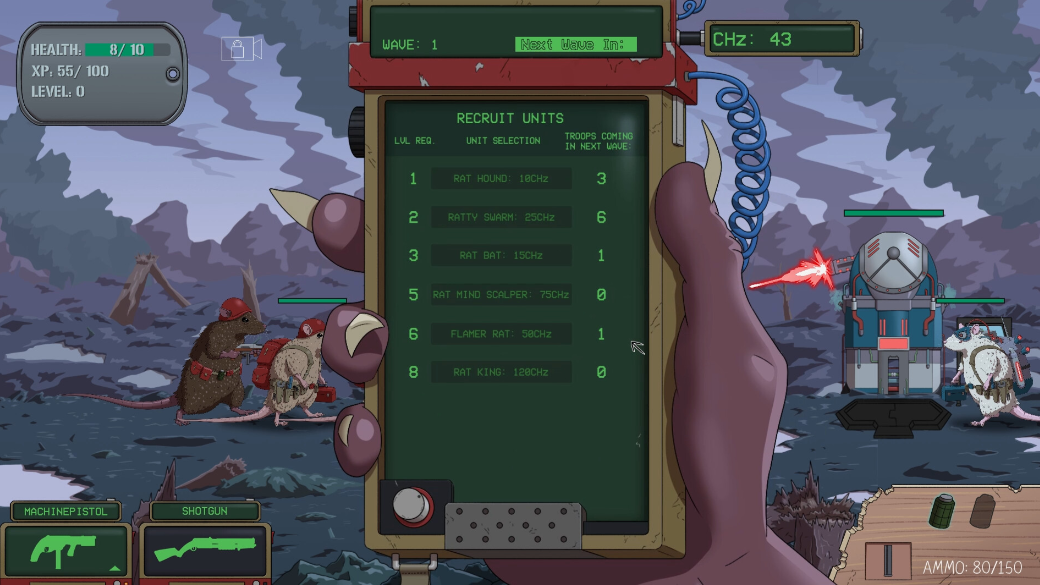Screen dimensions: 1040x585
Task: Recruit a Flamer Rat for 50CHz
Action: [501, 334]
